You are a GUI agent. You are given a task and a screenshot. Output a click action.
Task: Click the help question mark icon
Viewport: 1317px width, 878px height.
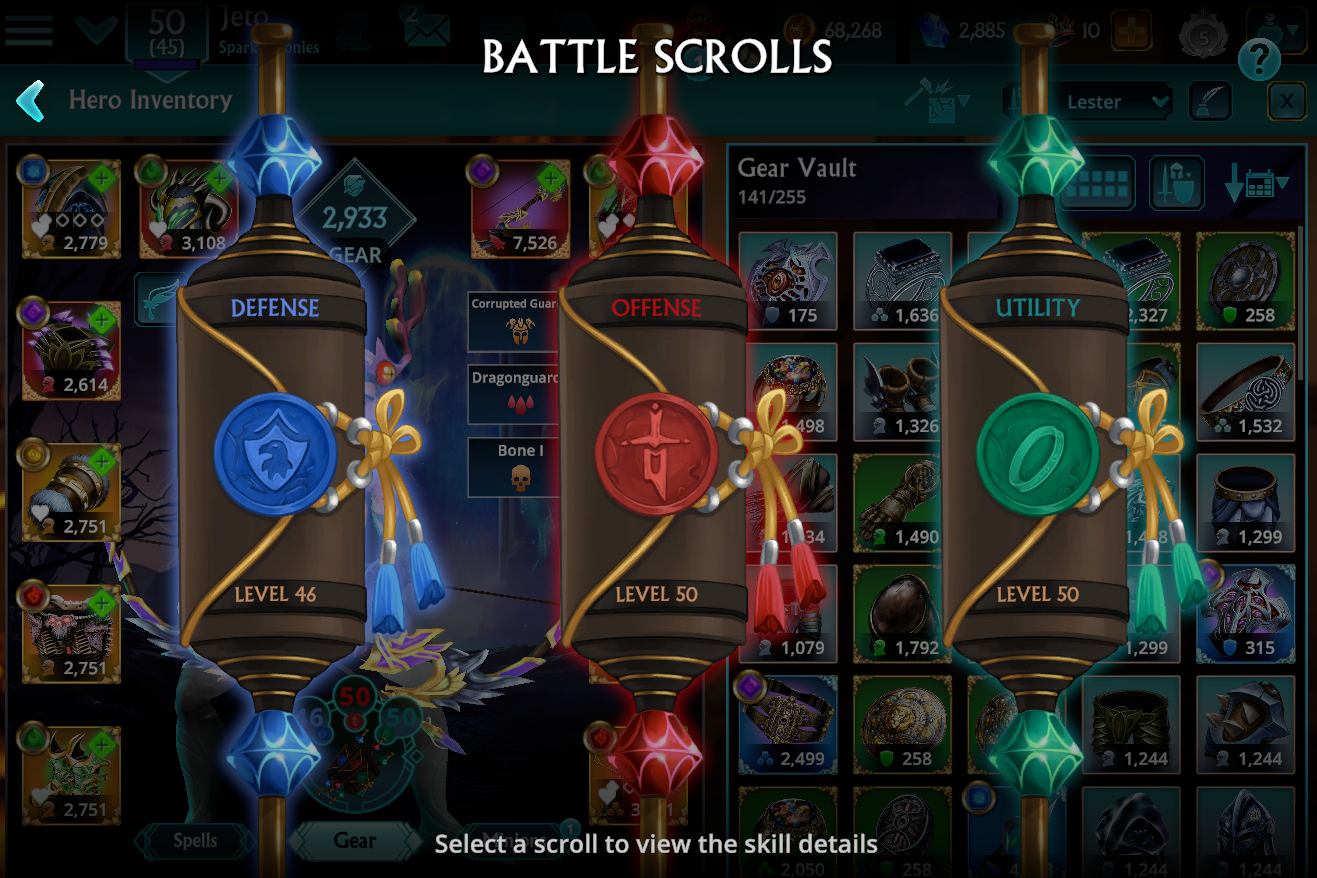tap(1259, 60)
